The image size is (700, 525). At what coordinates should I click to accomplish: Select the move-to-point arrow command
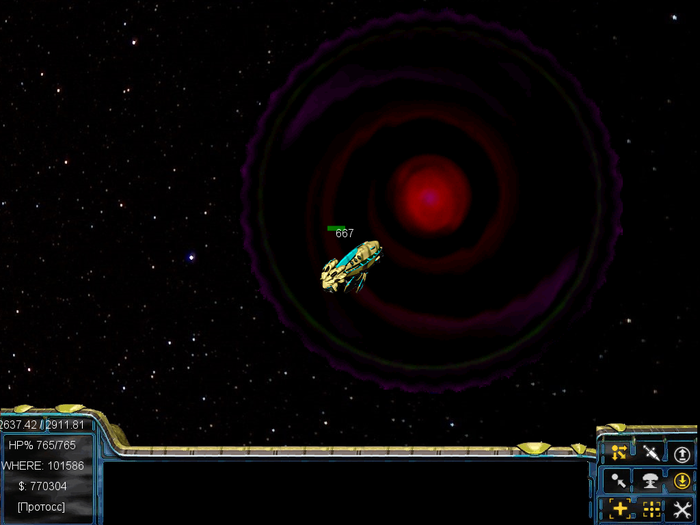(619, 481)
